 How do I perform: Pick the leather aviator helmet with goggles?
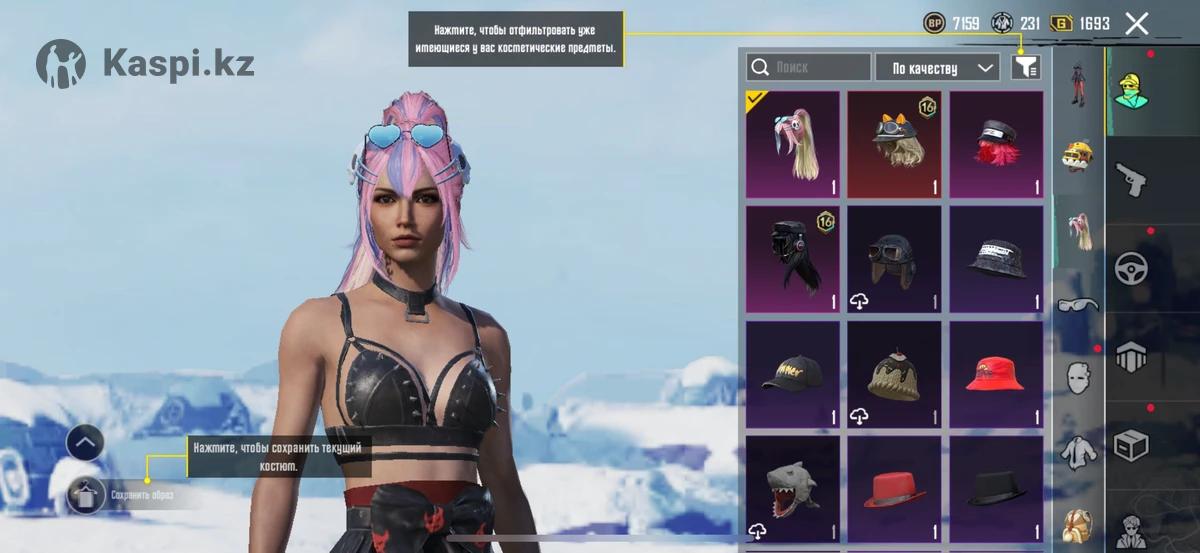click(894, 259)
